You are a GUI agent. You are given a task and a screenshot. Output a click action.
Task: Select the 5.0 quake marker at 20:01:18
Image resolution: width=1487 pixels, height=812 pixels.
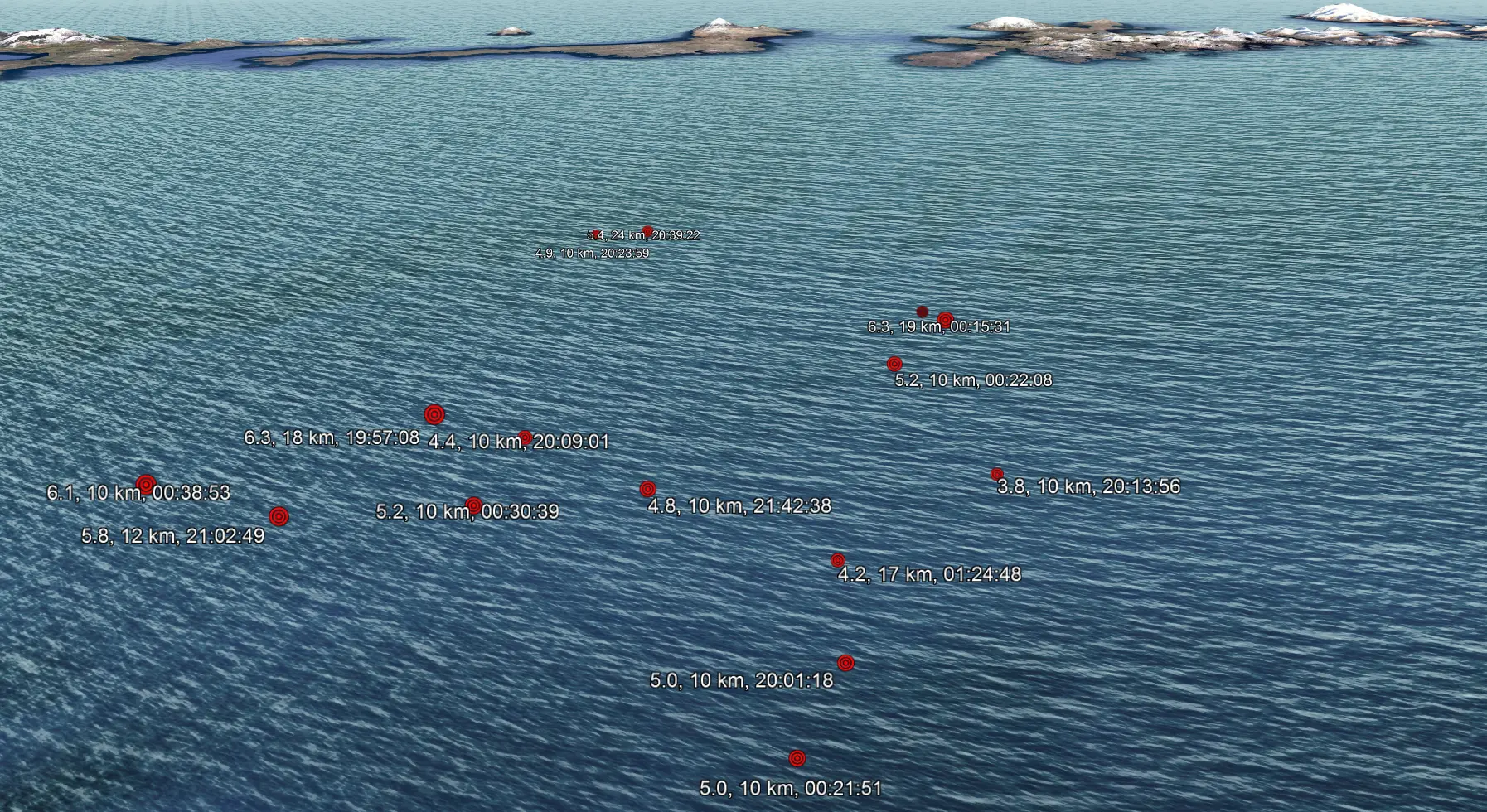click(x=845, y=663)
